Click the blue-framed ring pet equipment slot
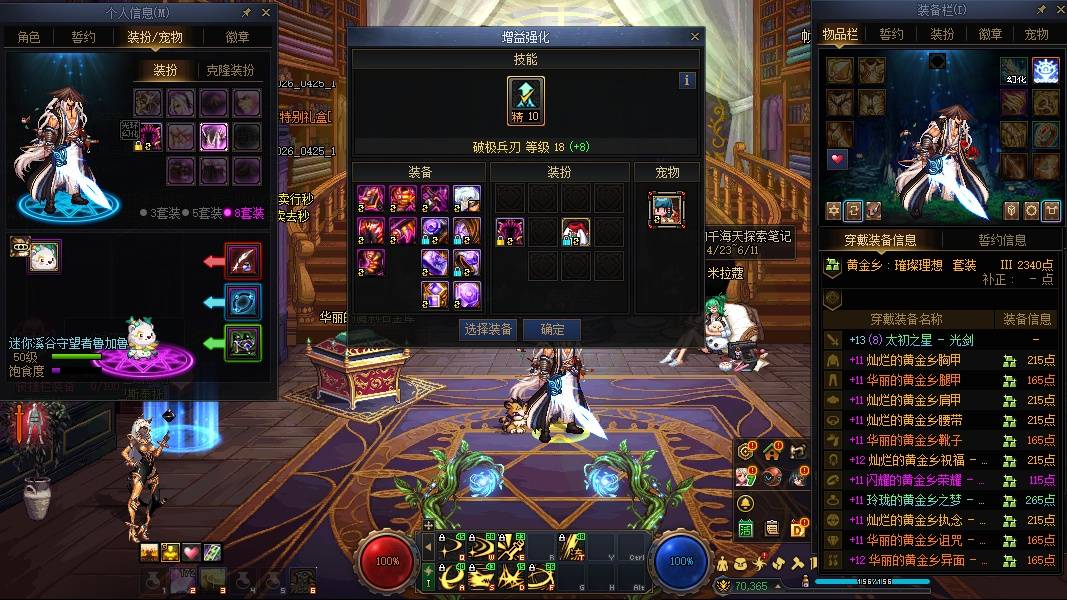 [242, 302]
